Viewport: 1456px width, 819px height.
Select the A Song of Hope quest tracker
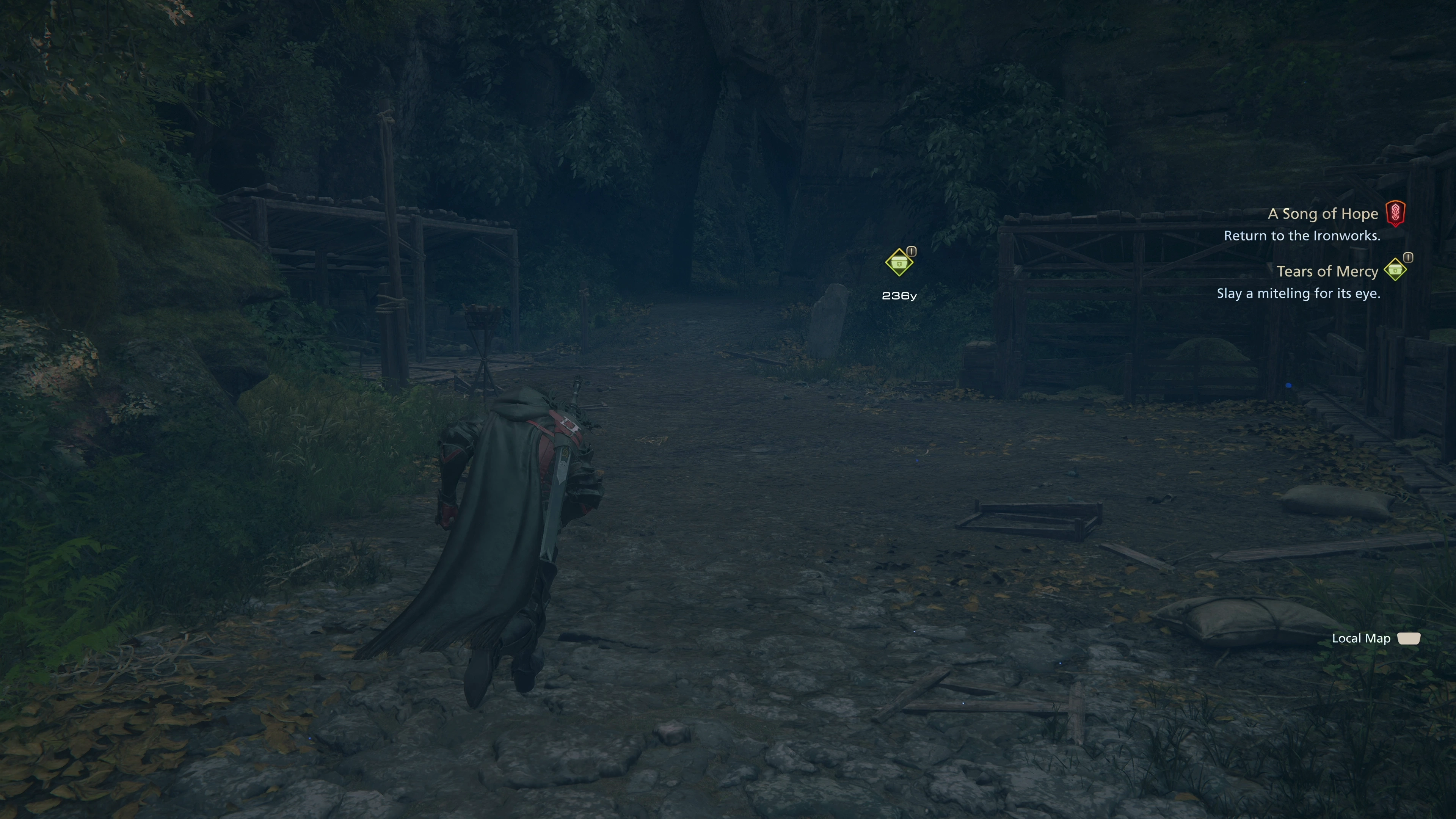(1322, 213)
